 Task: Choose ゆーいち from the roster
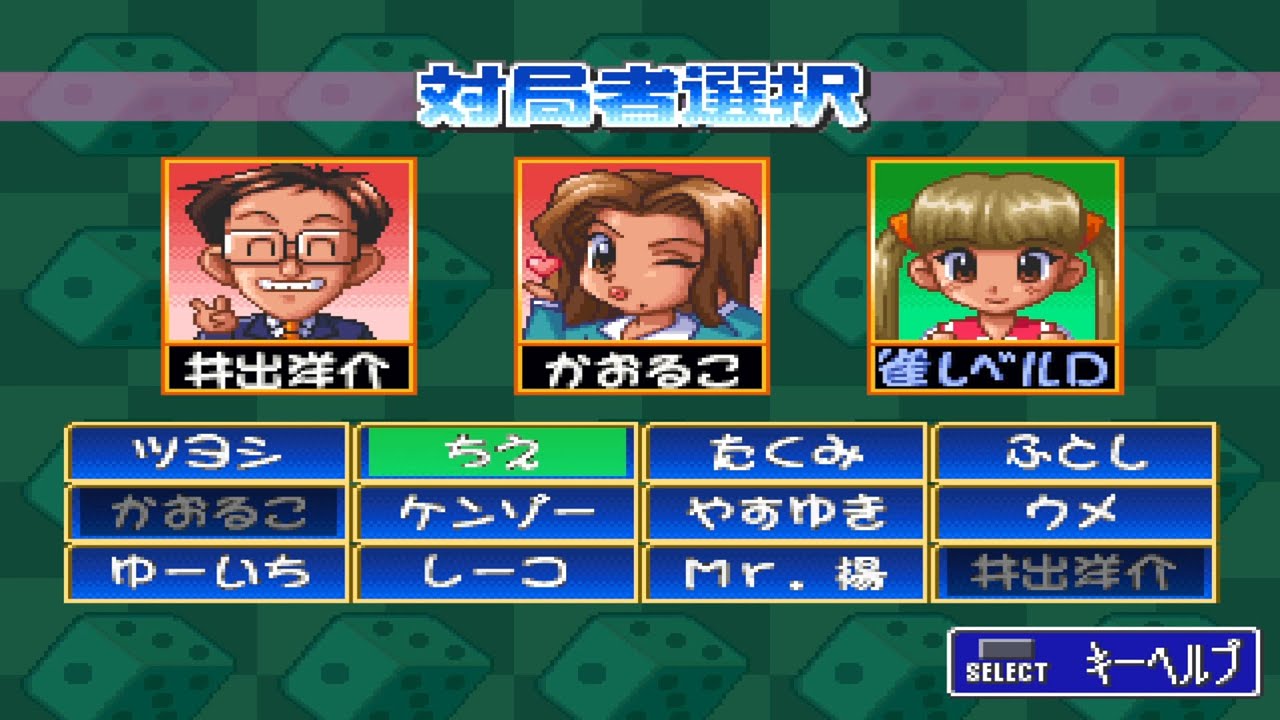coord(205,572)
